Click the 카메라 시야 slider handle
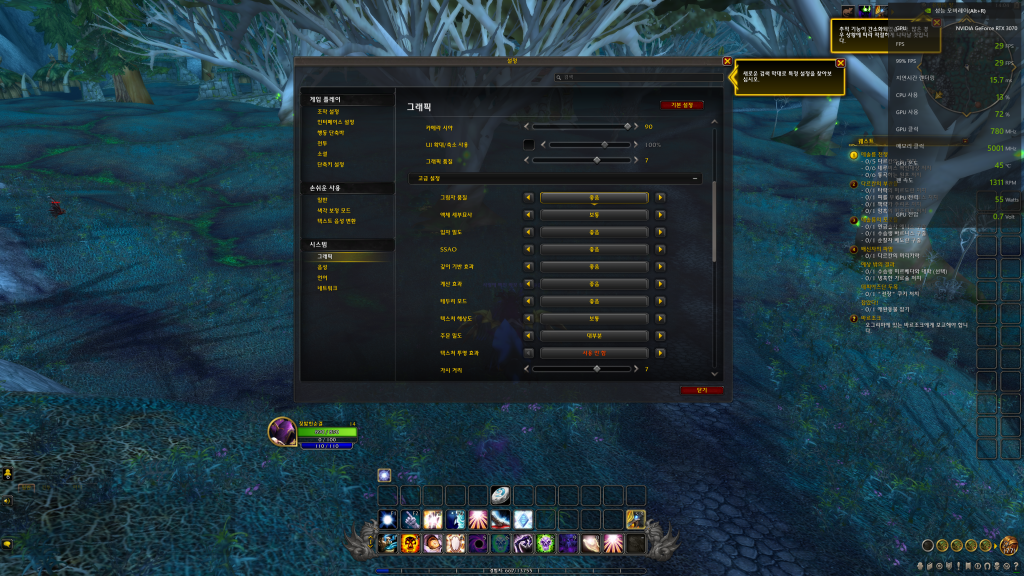1024x576 pixels. click(x=627, y=127)
